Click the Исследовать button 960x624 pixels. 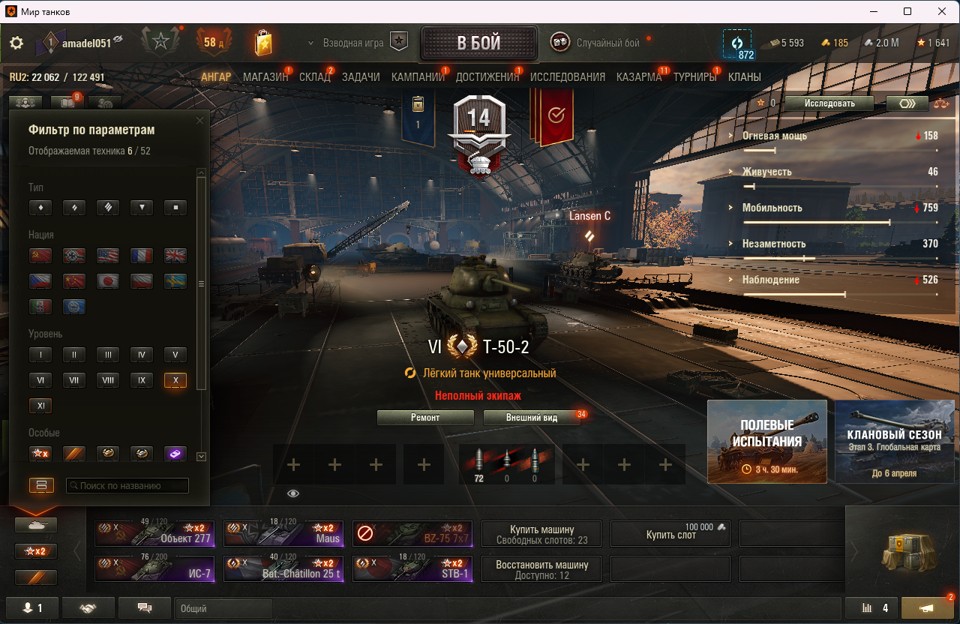click(831, 103)
